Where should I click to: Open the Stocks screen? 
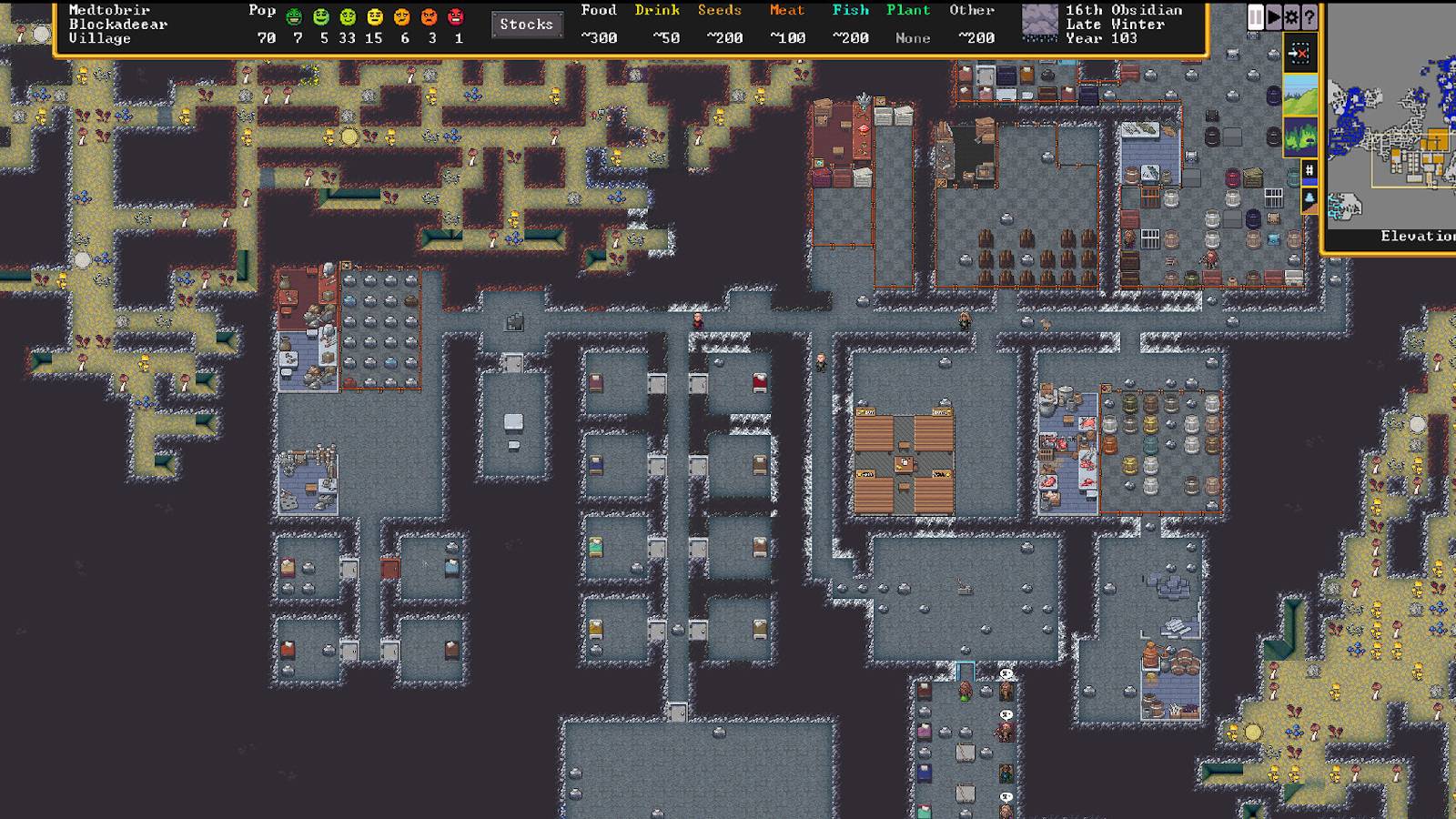coord(527,25)
